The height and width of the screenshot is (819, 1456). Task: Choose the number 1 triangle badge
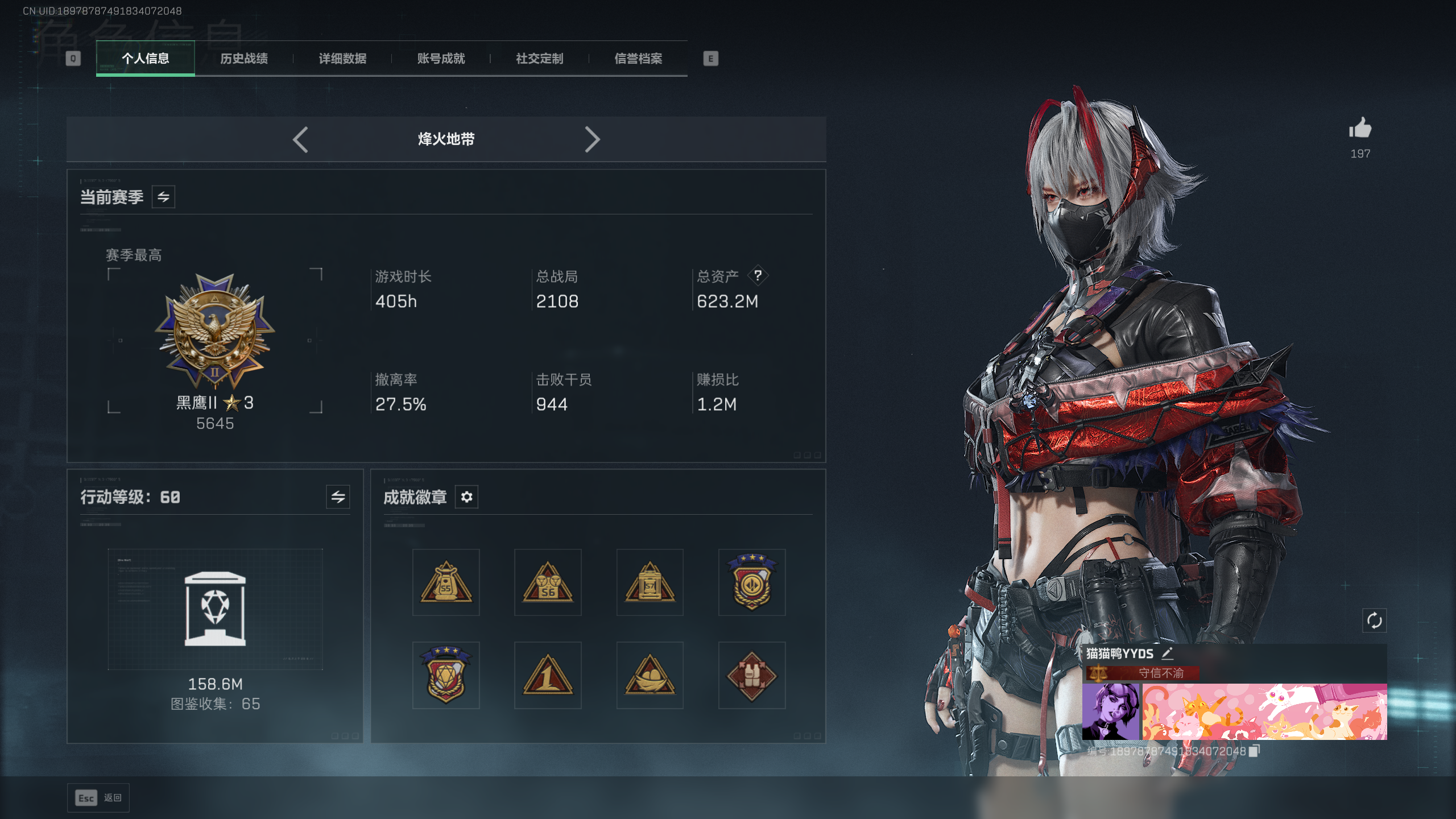click(x=548, y=676)
